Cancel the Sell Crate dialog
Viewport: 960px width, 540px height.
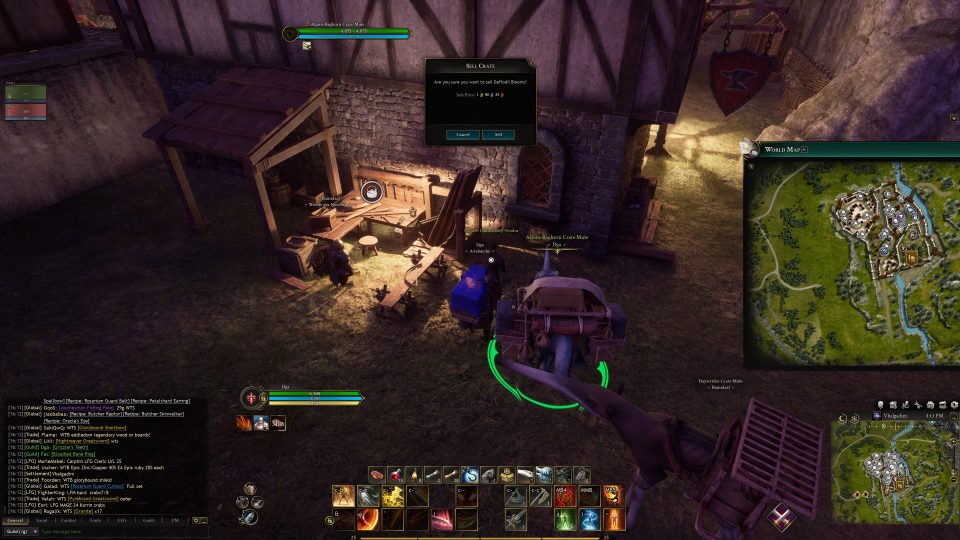pos(463,134)
